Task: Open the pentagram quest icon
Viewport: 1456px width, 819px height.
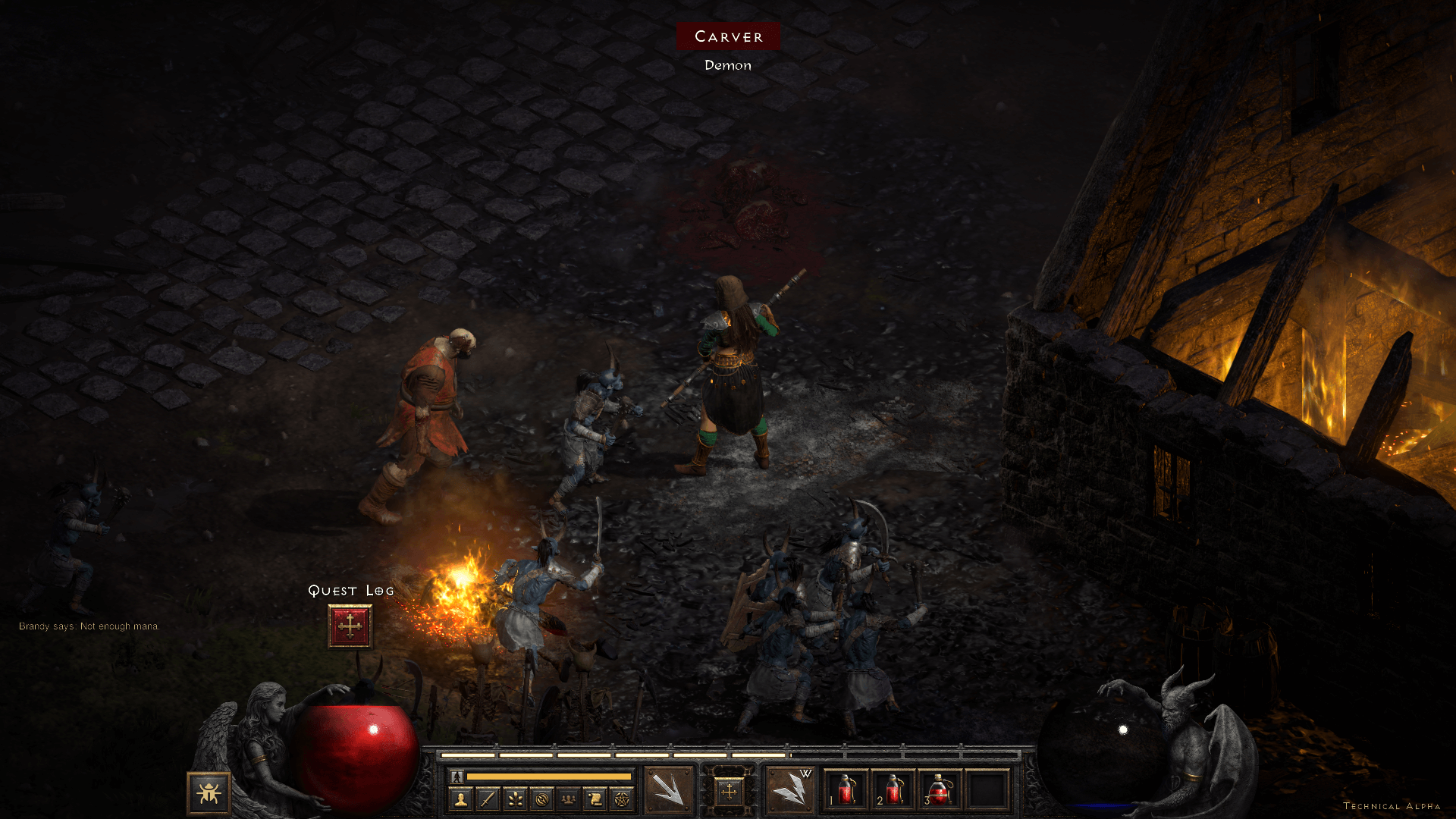Action: (622, 799)
